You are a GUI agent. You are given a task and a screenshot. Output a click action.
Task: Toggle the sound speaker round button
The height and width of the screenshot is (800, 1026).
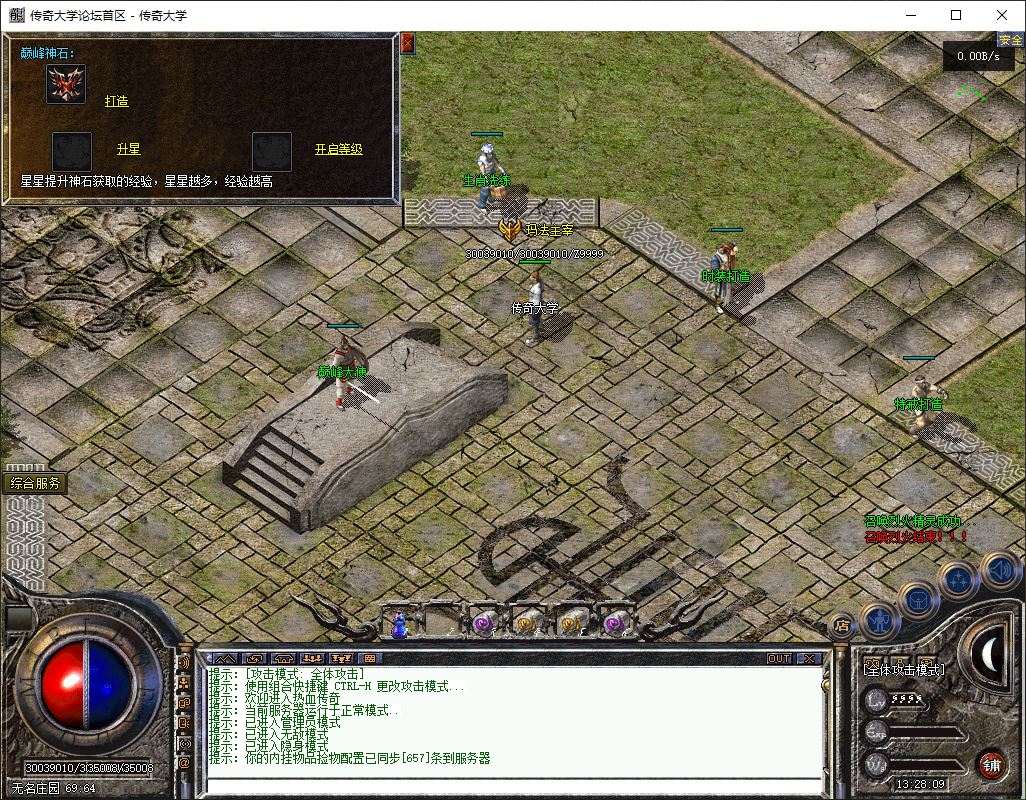[x=998, y=570]
